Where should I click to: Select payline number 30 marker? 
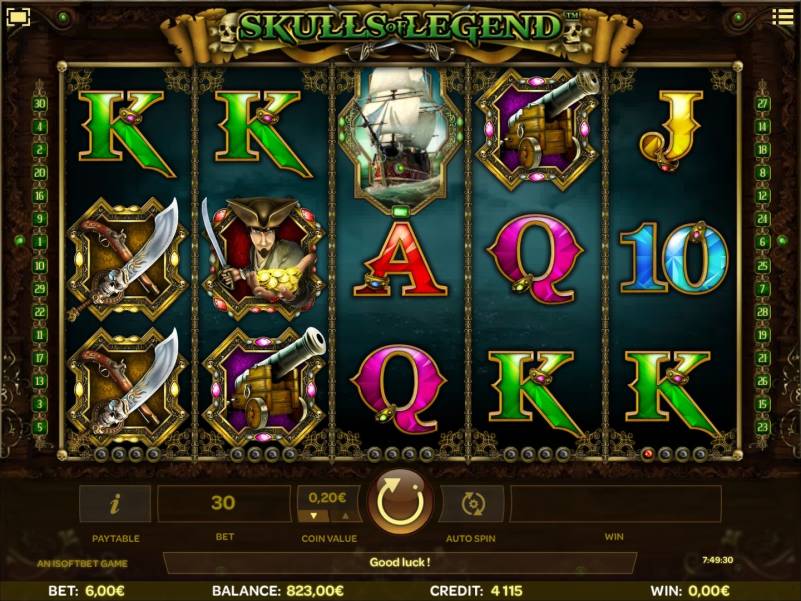[40, 103]
